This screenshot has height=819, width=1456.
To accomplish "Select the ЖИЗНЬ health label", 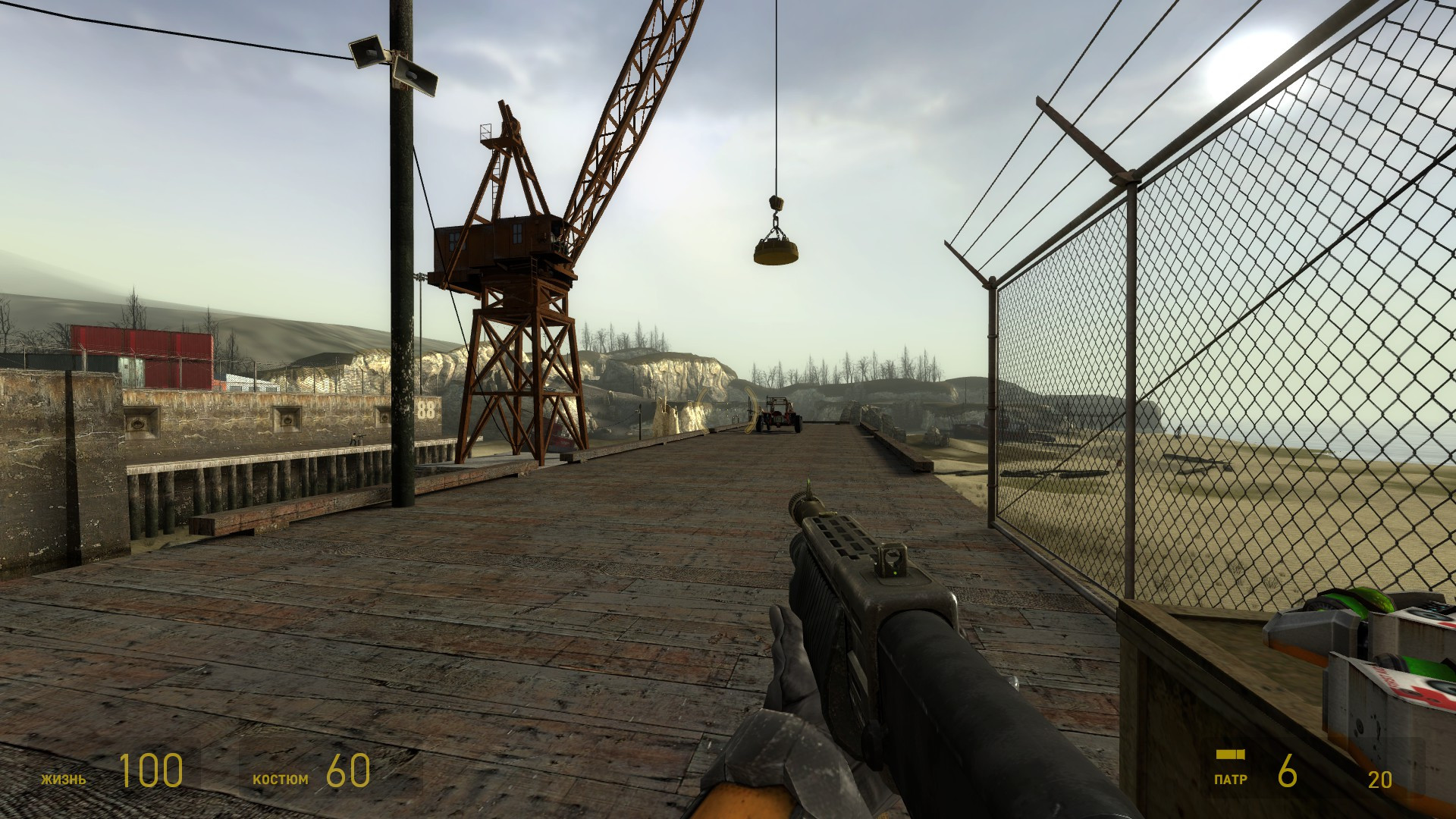I will (64, 777).
